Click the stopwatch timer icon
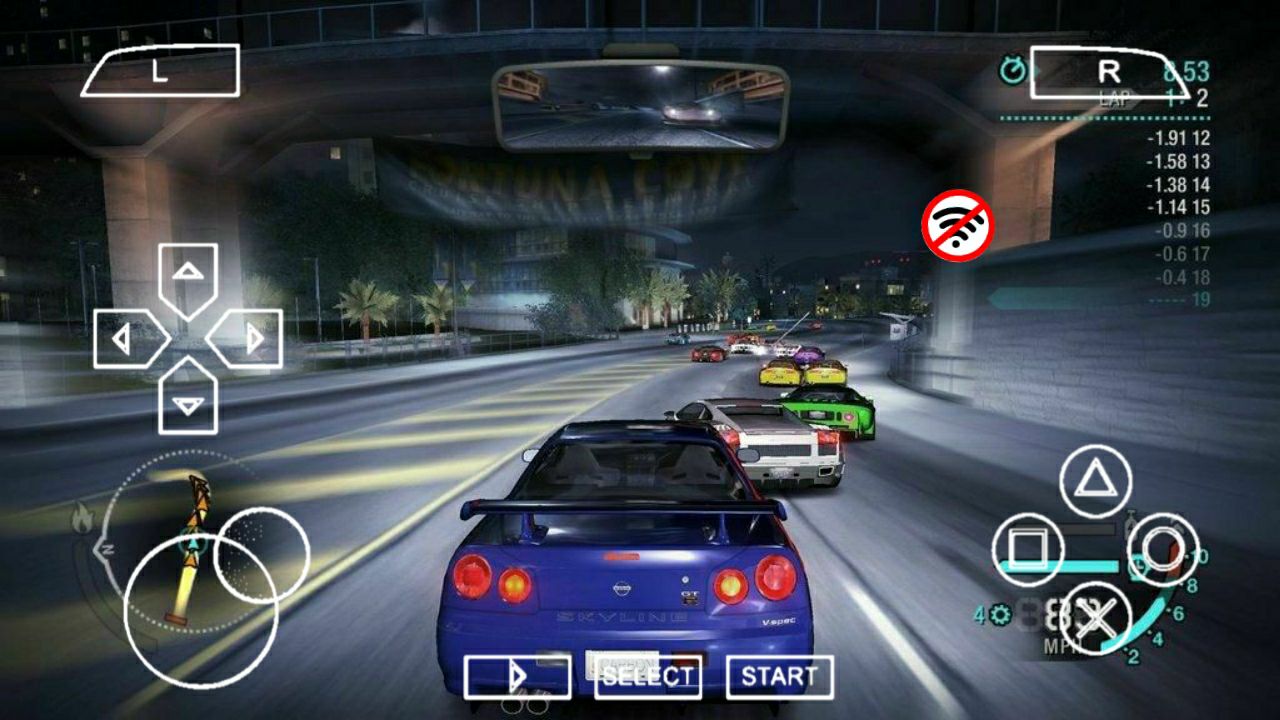The image size is (1280, 720). click(x=1013, y=70)
